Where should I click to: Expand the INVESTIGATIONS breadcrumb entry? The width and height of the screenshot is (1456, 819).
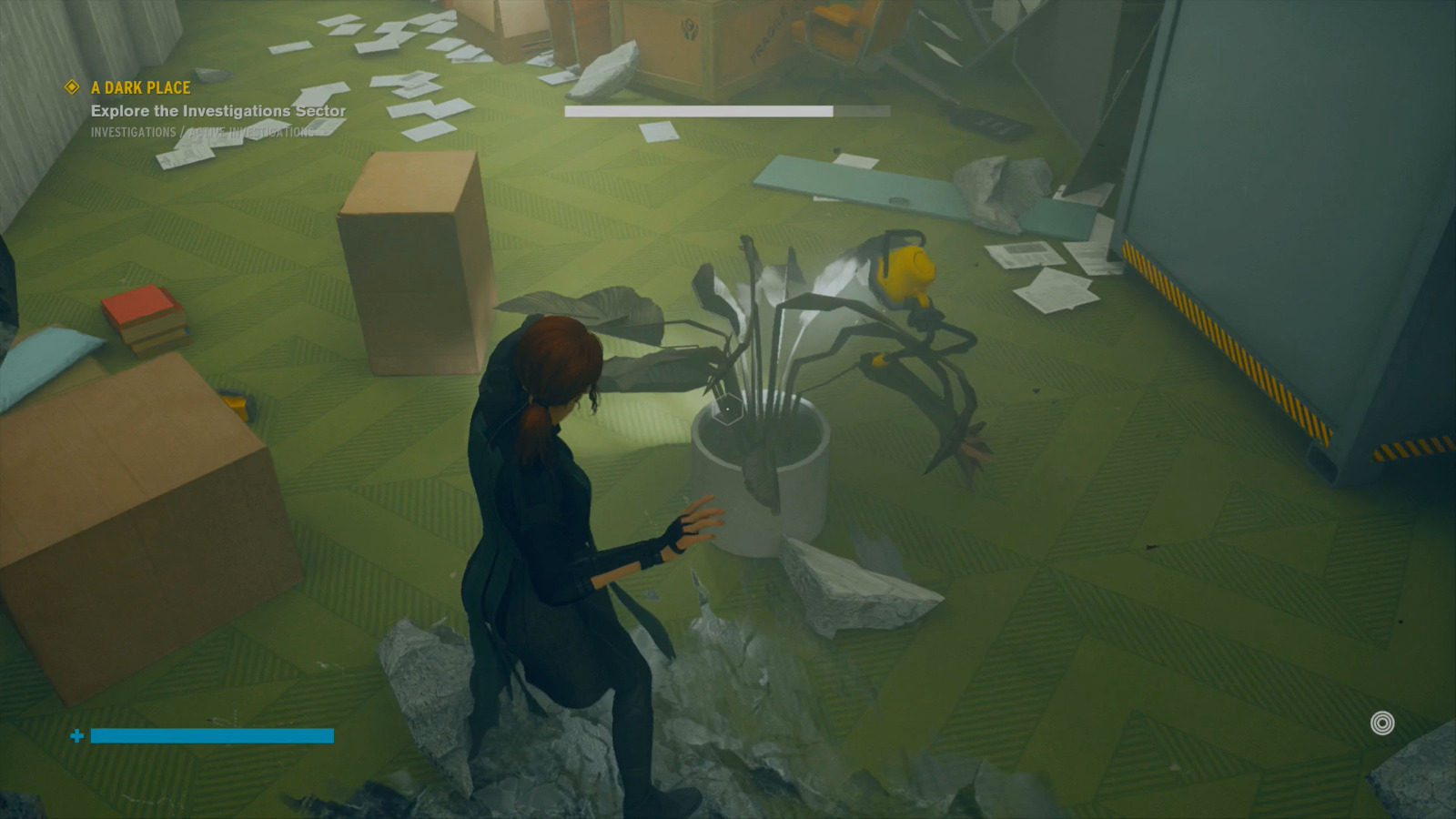point(133,131)
